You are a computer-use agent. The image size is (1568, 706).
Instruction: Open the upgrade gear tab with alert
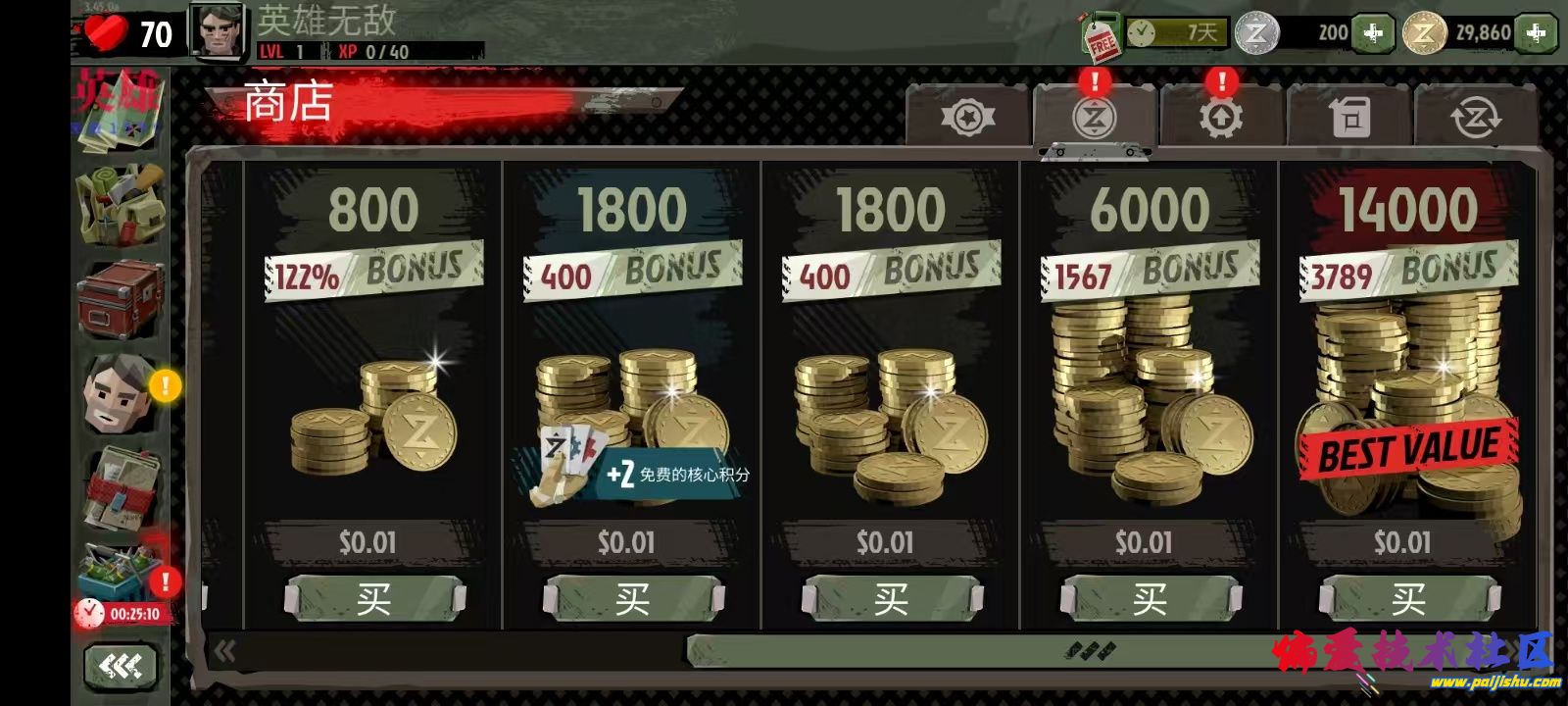1221,118
